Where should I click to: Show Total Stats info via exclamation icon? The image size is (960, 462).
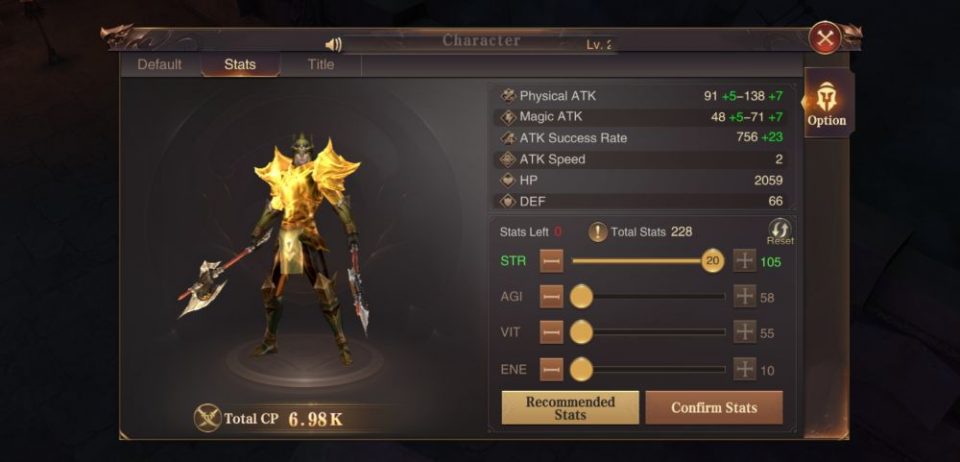[x=598, y=232]
